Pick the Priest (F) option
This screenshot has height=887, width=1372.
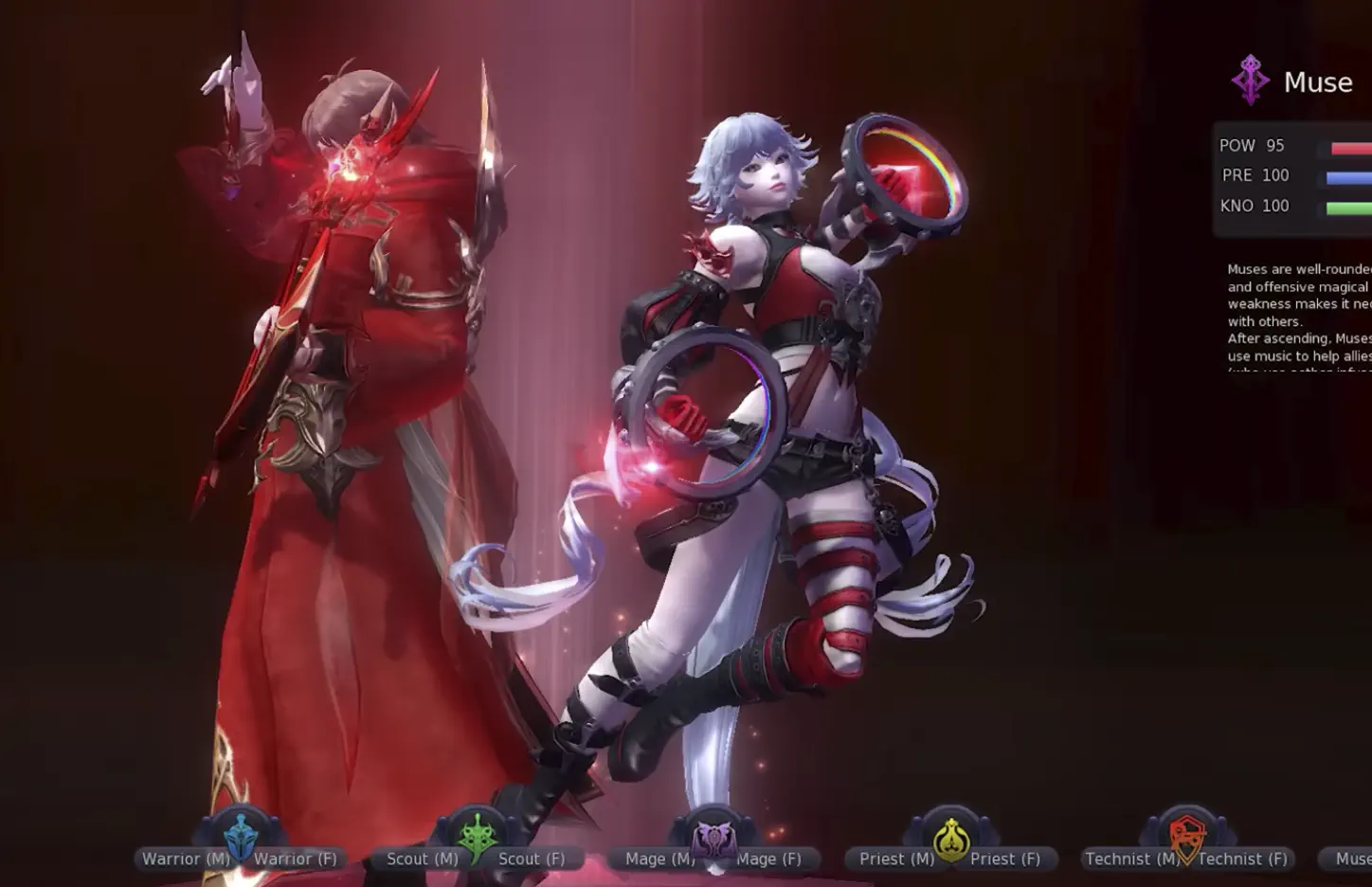click(1003, 859)
